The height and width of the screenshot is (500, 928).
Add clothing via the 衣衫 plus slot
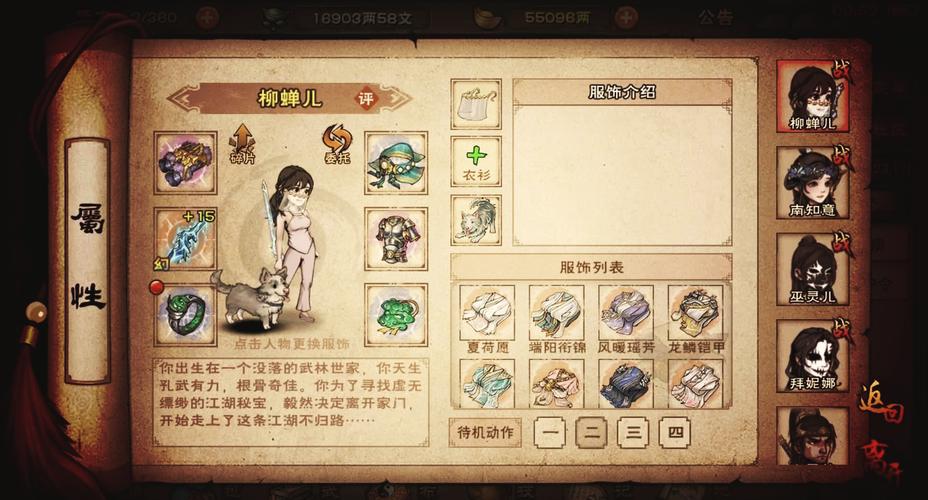click(476, 162)
